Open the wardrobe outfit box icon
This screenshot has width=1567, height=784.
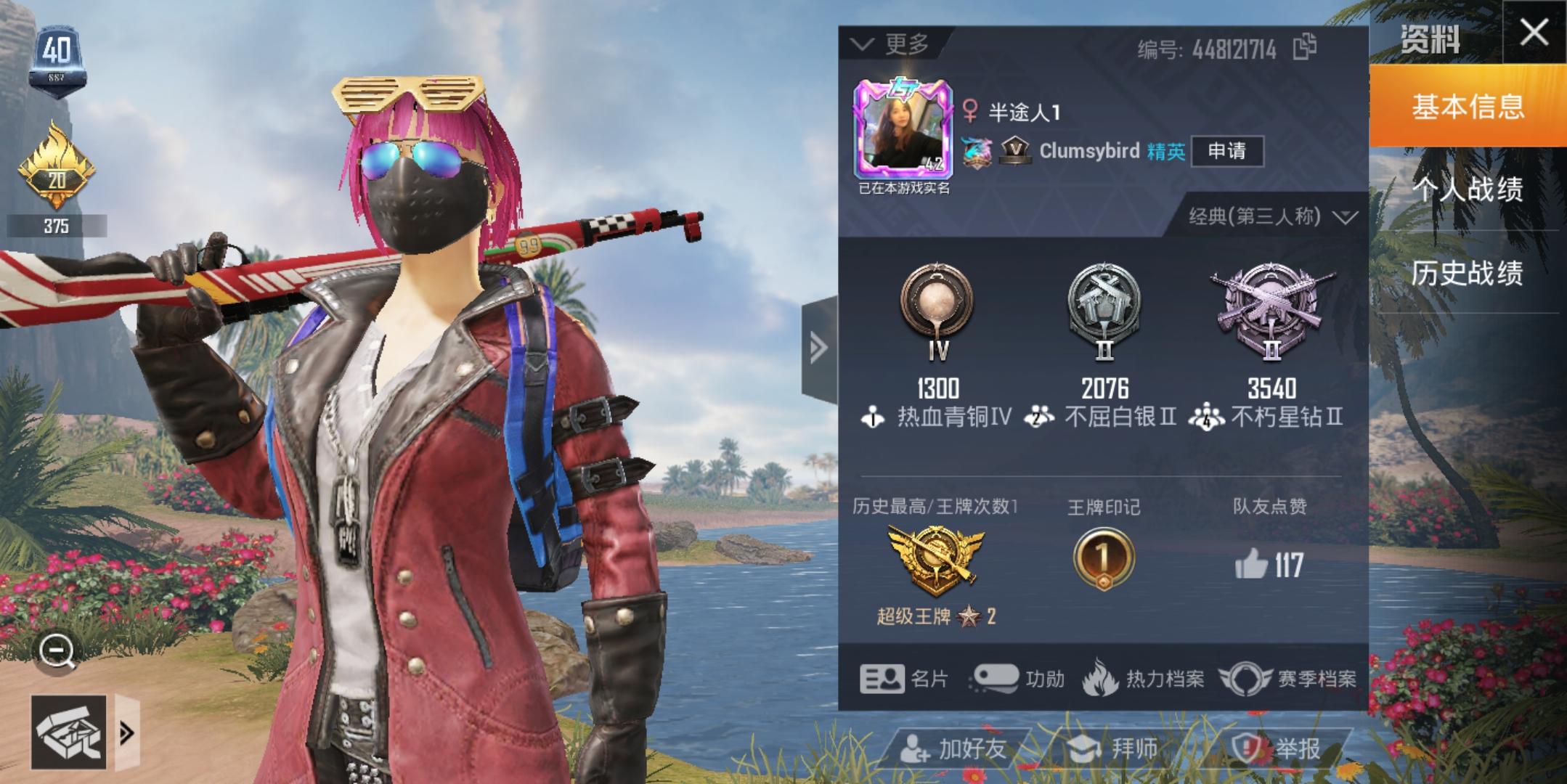tap(69, 732)
